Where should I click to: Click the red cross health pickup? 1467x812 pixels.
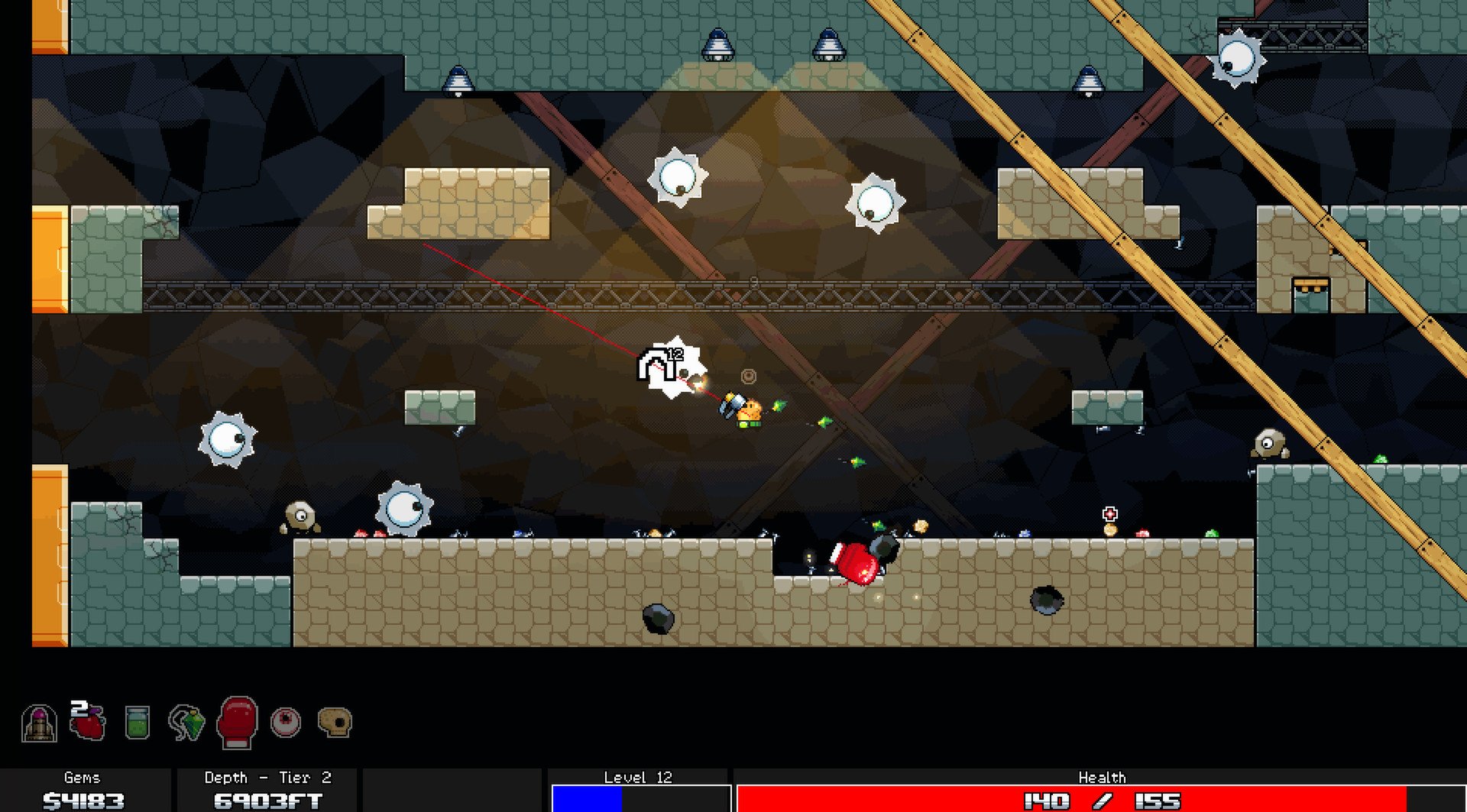tap(1109, 514)
